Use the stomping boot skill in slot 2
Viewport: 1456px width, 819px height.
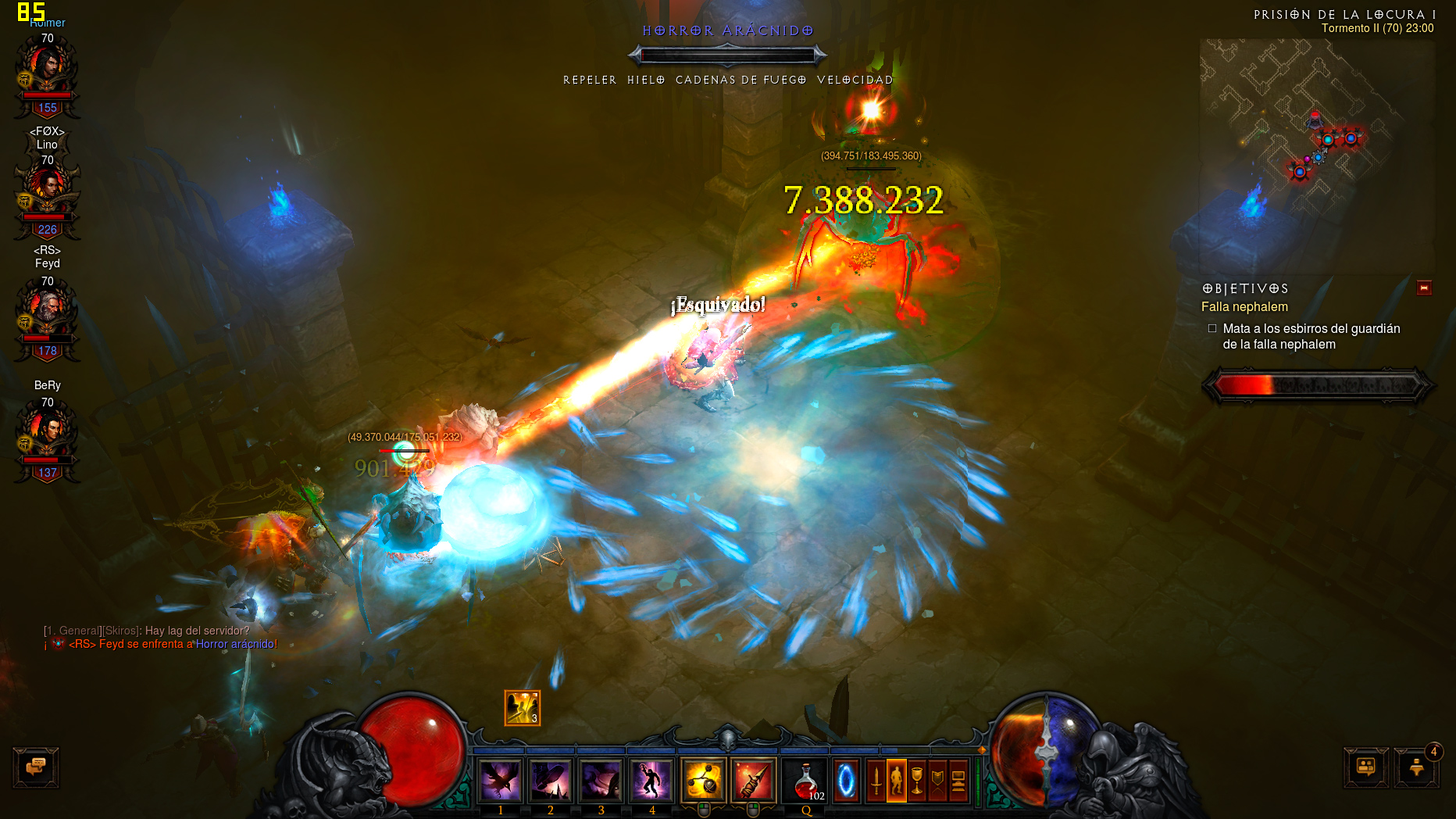click(x=550, y=780)
